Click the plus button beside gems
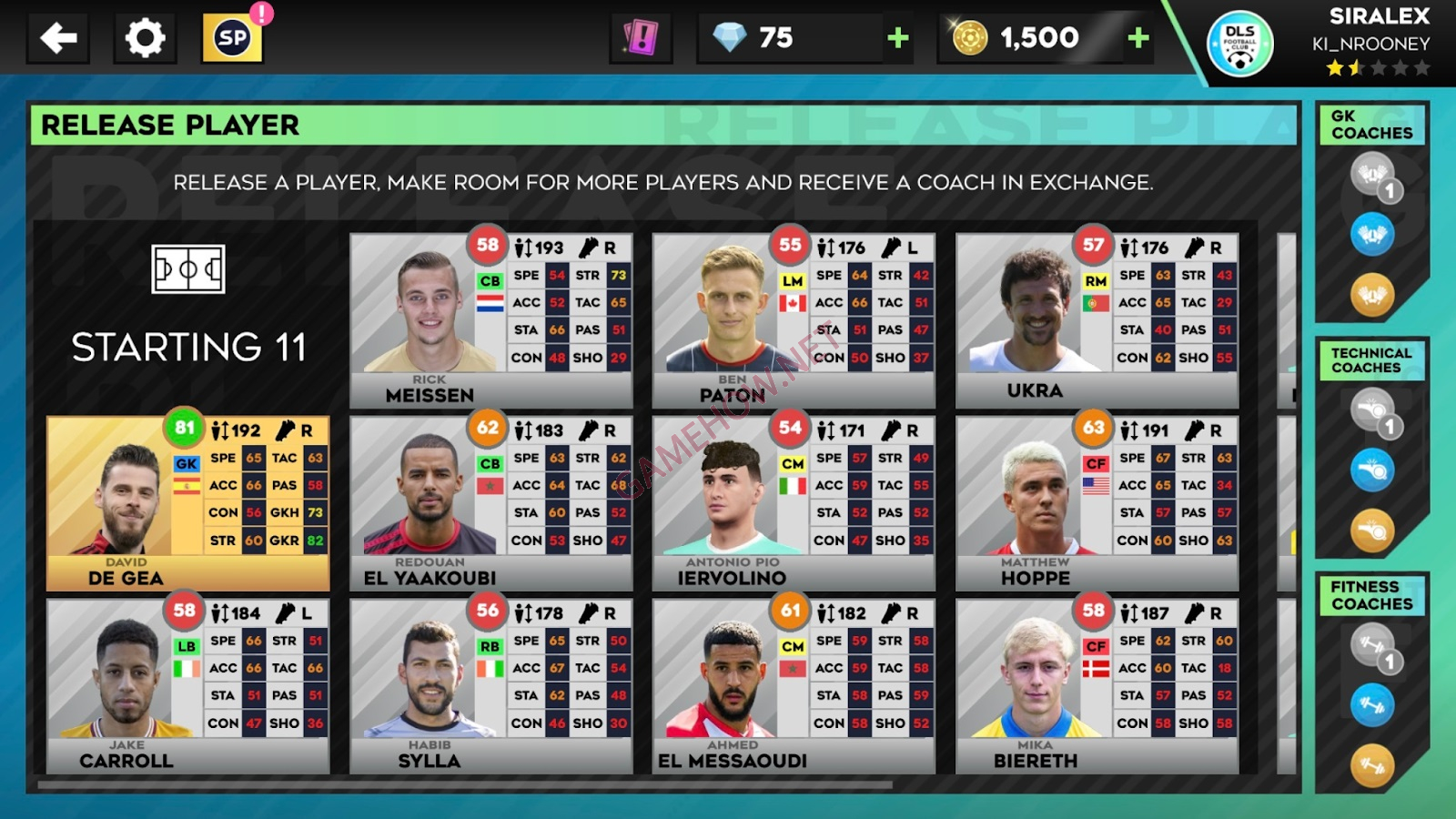Viewport: 1456px width, 819px height. [895, 38]
